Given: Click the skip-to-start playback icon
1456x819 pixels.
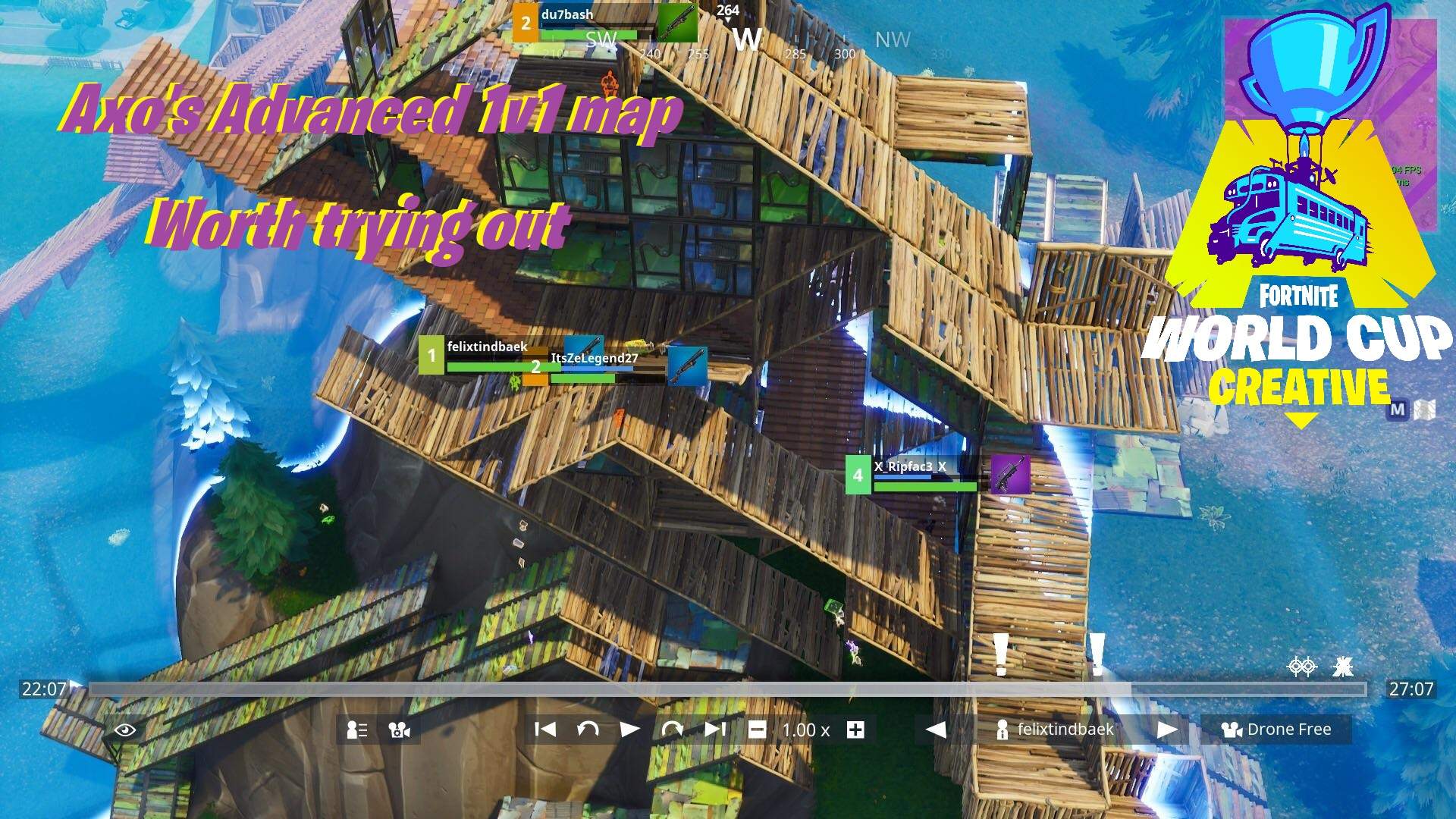Looking at the screenshot, I should tap(543, 730).
